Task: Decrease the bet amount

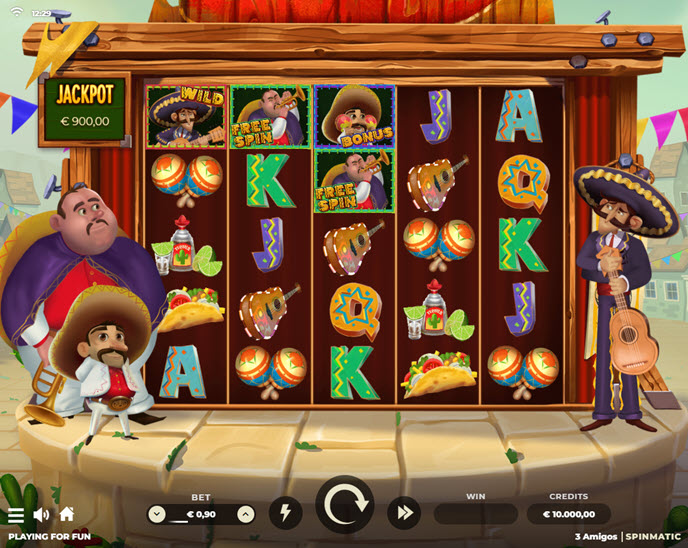Action: pos(157,514)
